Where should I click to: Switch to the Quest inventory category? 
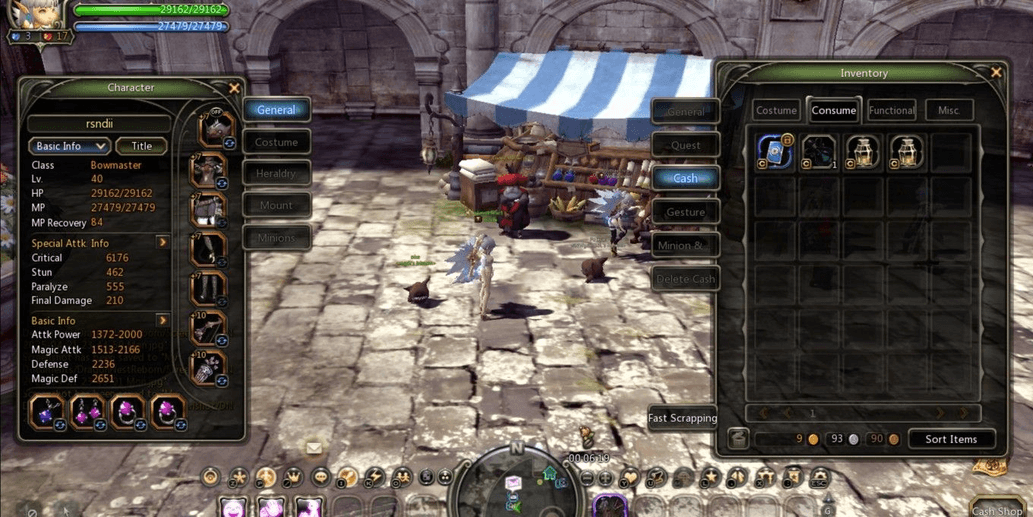(685, 145)
